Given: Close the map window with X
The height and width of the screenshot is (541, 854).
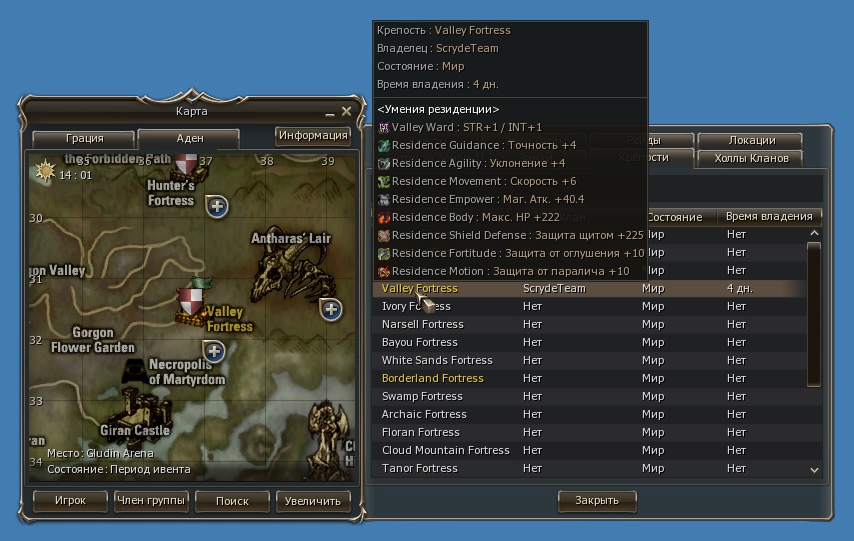Looking at the screenshot, I should (x=346, y=111).
